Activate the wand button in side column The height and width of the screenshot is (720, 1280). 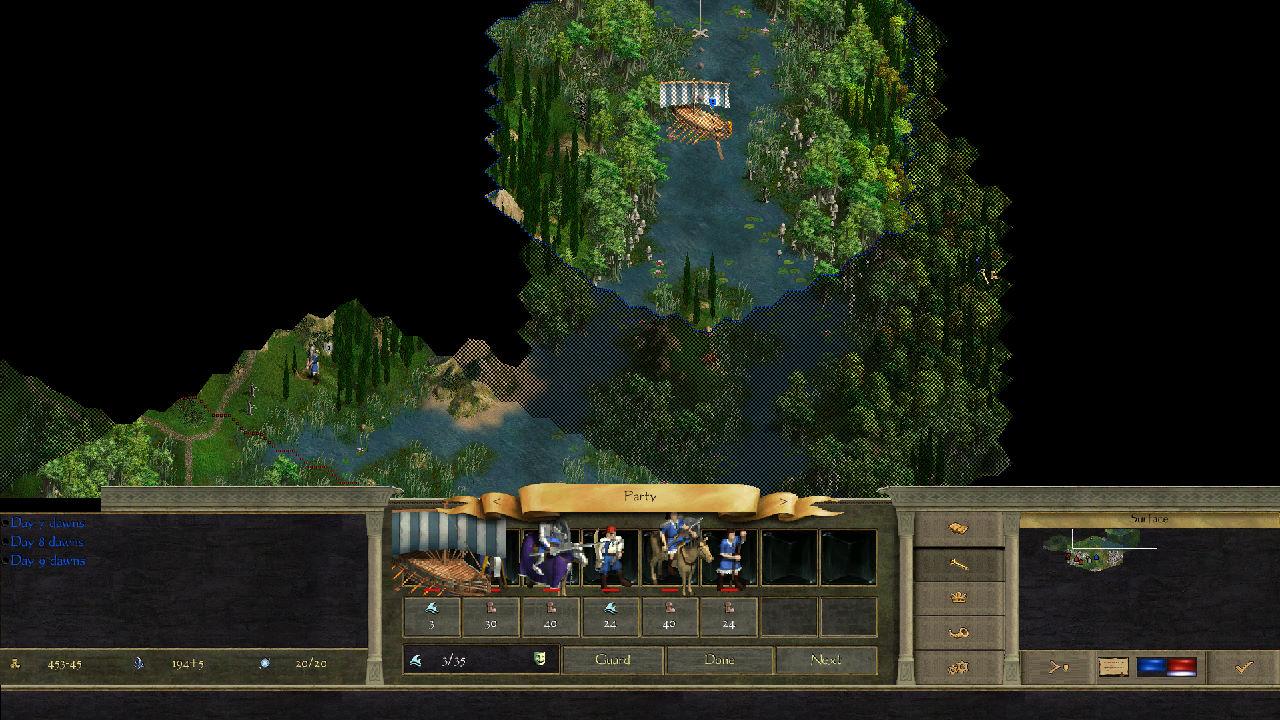(958, 564)
